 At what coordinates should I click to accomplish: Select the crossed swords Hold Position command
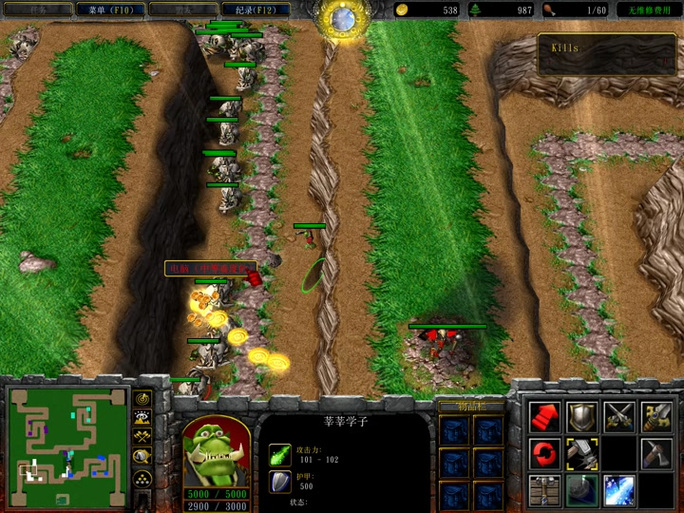(x=618, y=415)
